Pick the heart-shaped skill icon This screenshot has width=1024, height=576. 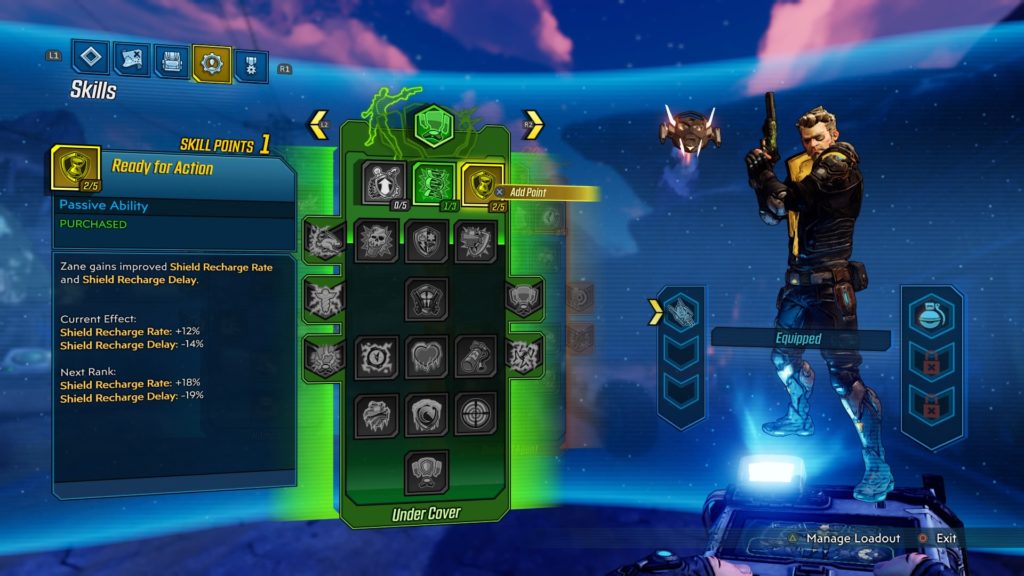pyautogui.click(x=426, y=357)
